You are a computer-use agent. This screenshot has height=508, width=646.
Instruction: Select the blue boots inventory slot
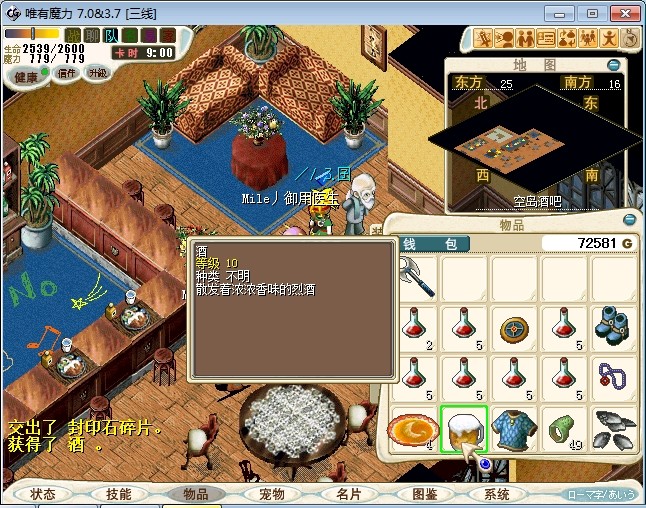(x=614, y=326)
